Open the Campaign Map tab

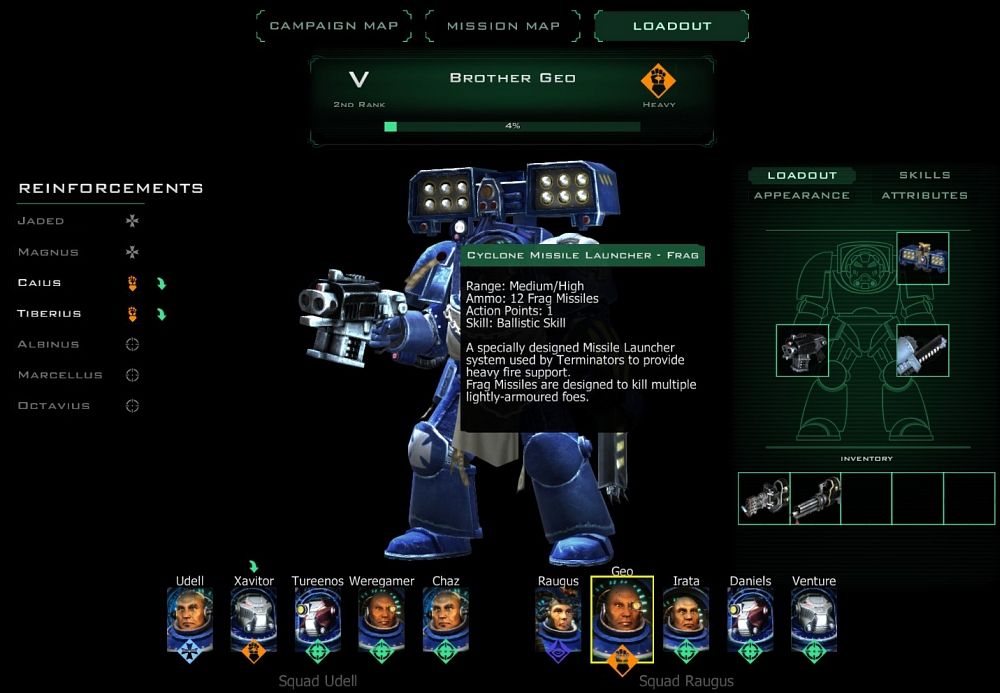pos(334,26)
